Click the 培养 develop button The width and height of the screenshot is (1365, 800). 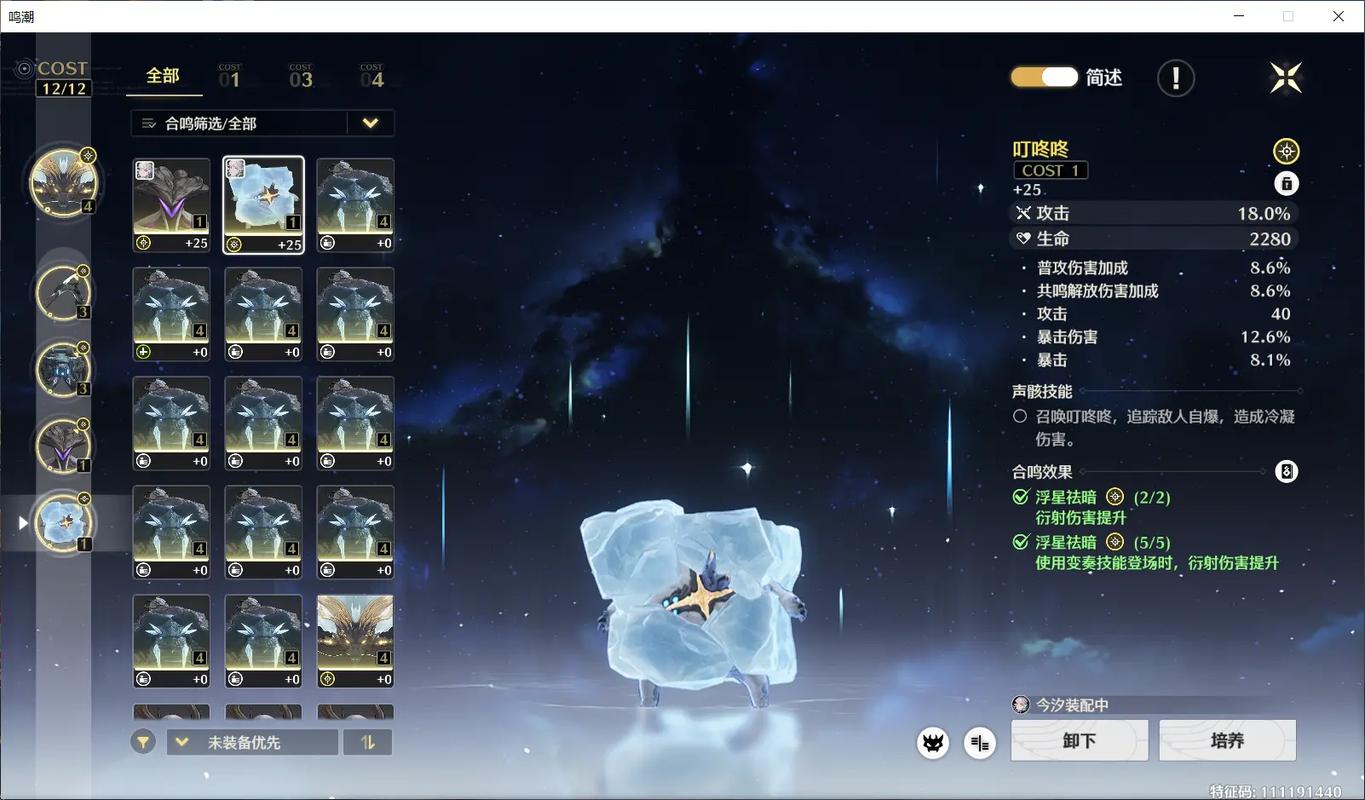click(1227, 740)
